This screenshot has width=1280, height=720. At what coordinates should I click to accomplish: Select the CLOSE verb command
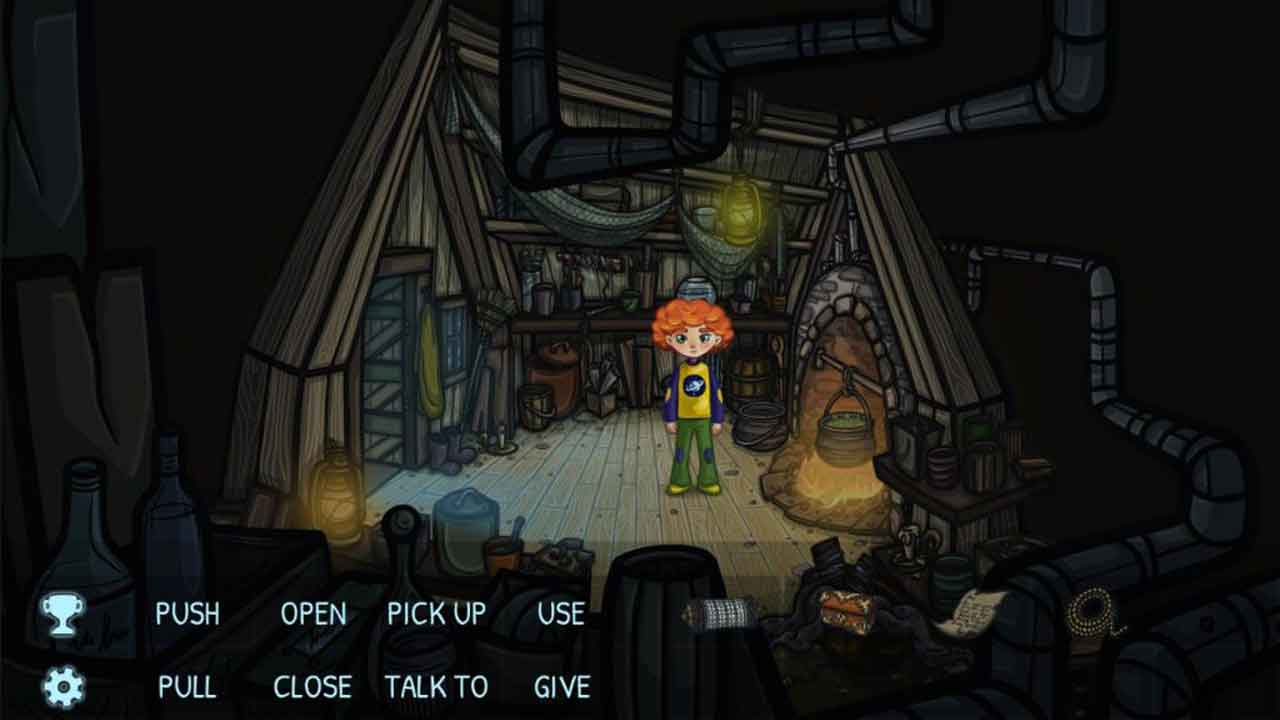pyautogui.click(x=313, y=687)
